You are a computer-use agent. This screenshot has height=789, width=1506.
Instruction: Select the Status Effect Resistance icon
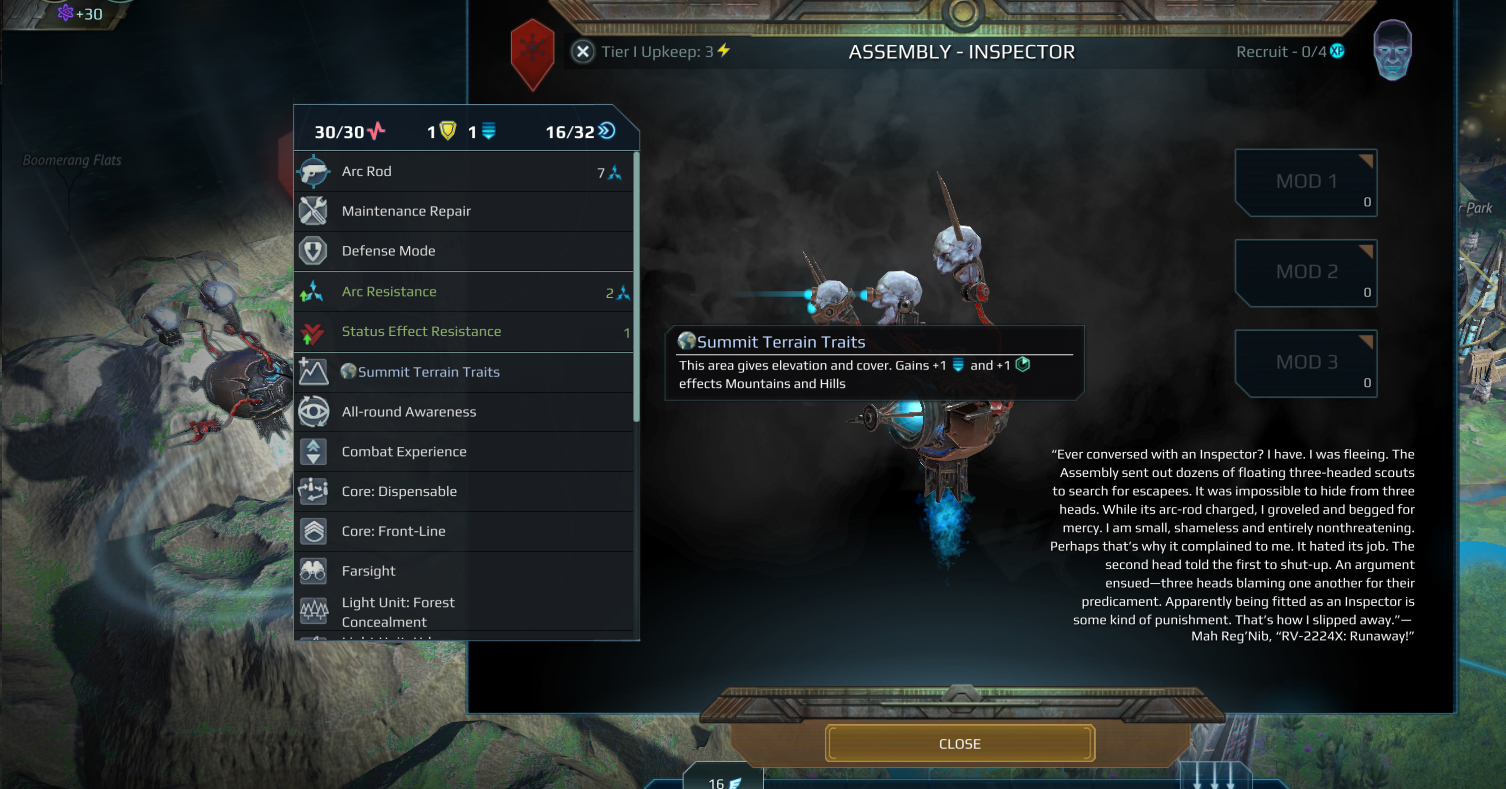point(313,331)
